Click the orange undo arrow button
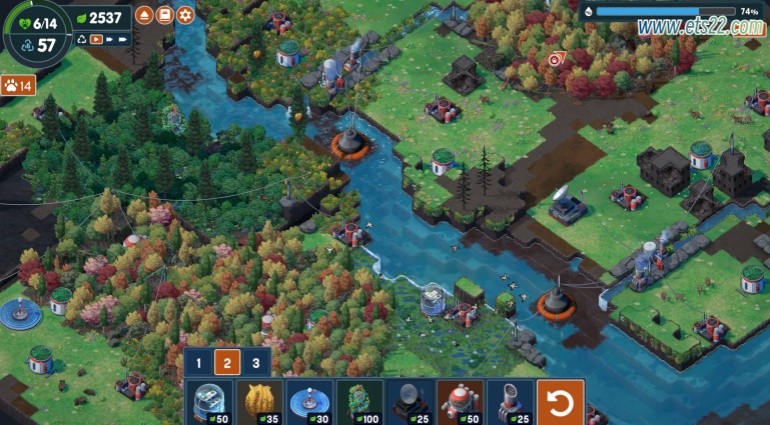Viewport: 770px width, 425px height. 560,402
